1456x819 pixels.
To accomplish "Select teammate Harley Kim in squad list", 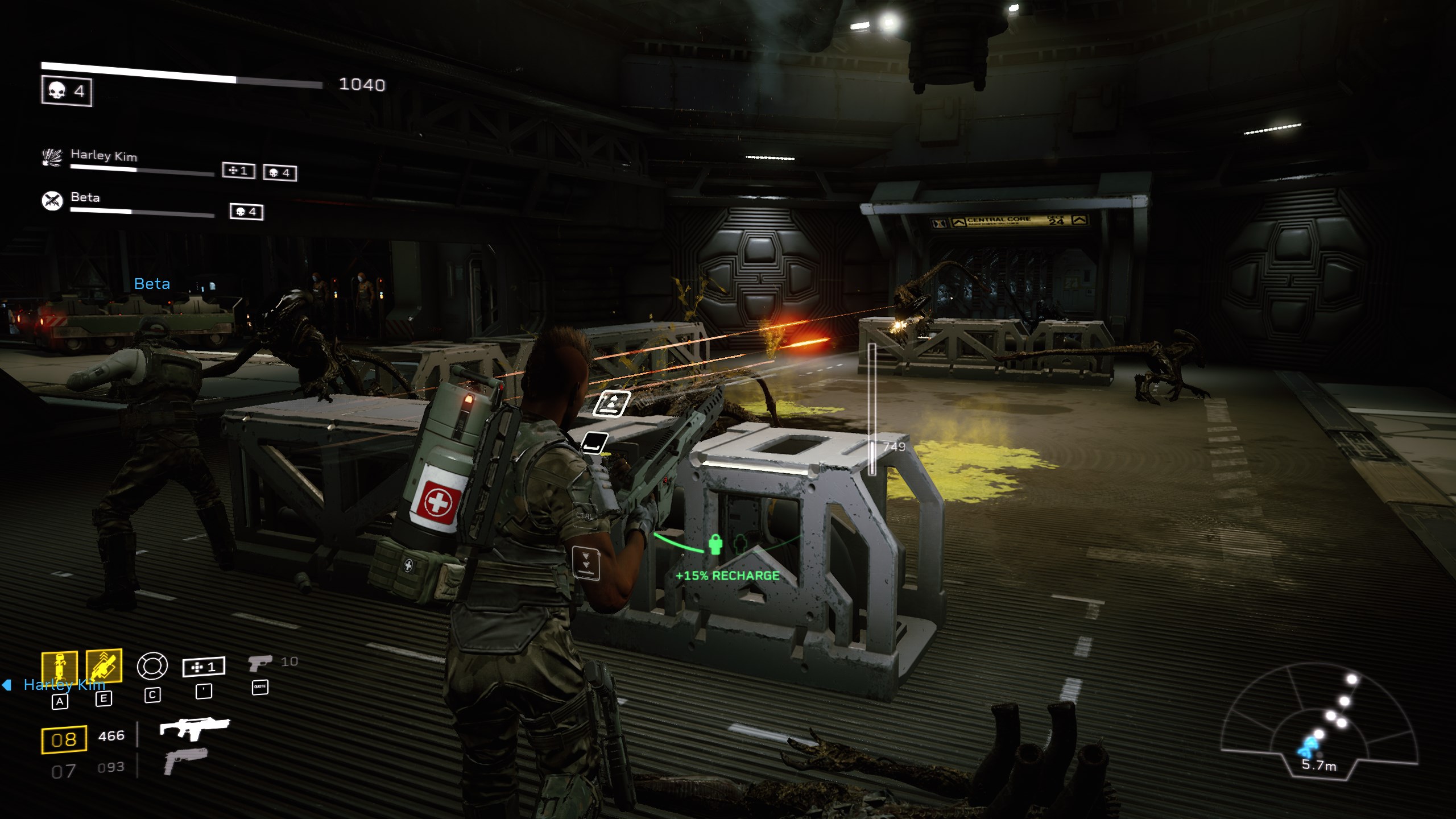I will [x=104, y=155].
